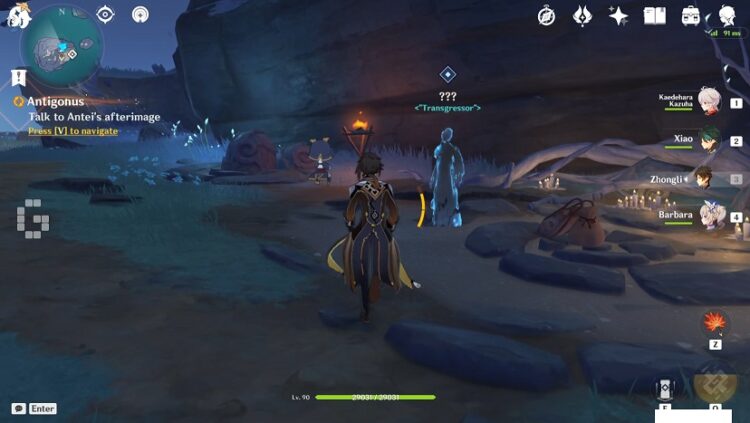Open the Paimon menu icon
Image resolution: width=750 pixels, height=423 pixels.
coord(16,12)
